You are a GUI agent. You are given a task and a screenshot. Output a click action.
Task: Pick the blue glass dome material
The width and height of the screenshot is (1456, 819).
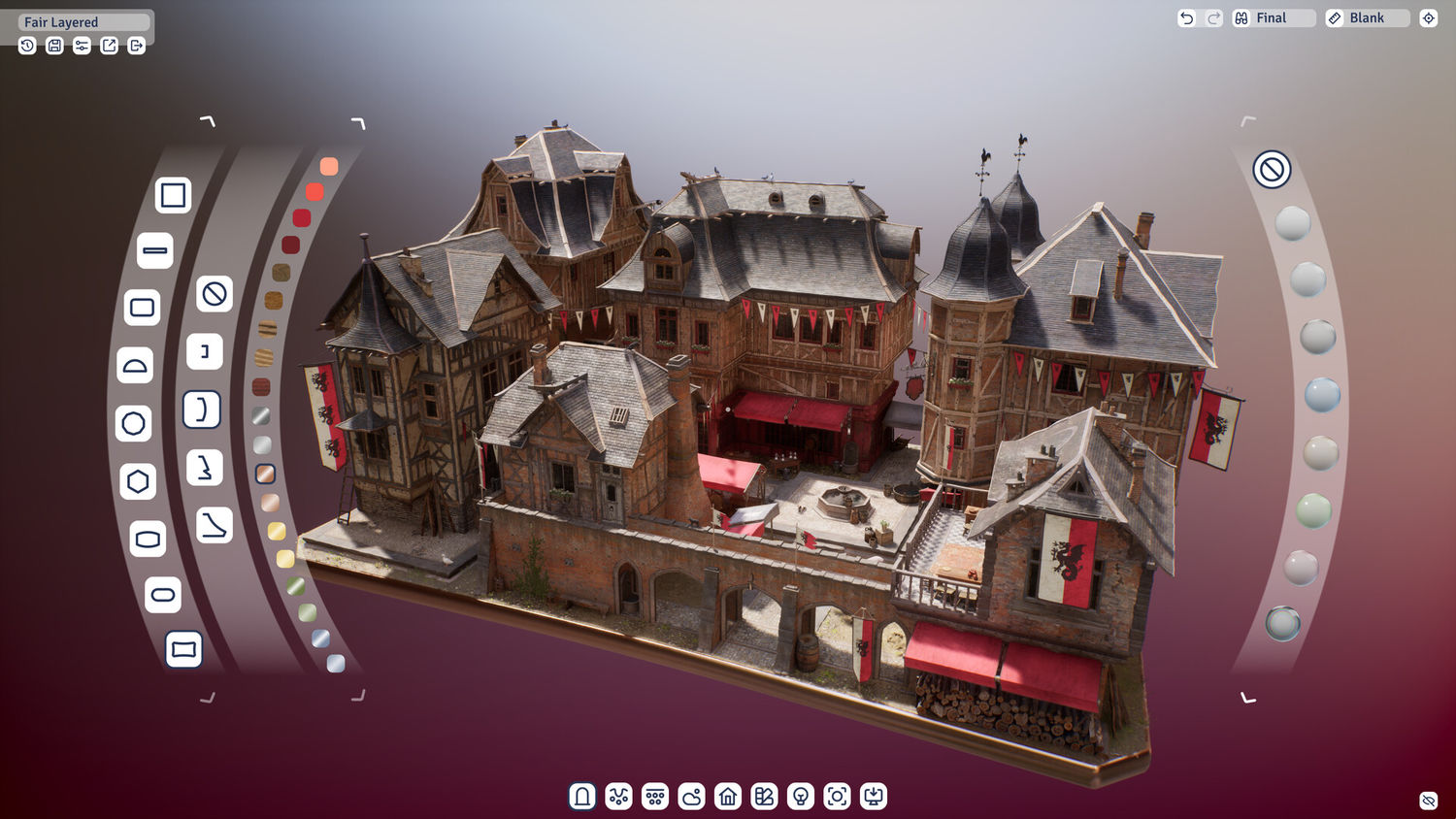[x=1322, y=395]
